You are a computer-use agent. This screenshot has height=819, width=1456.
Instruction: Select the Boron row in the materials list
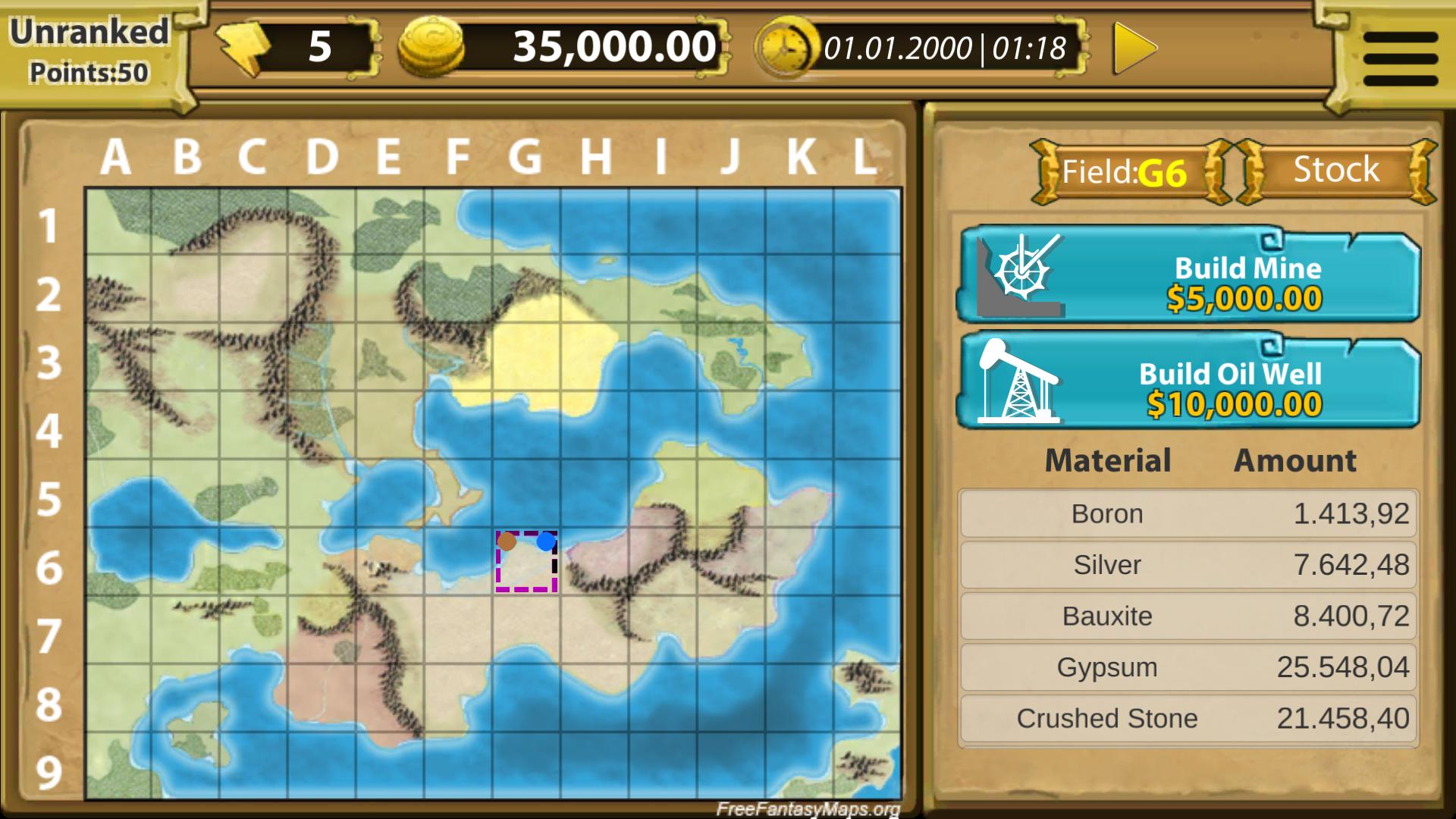pos(1187,513)
